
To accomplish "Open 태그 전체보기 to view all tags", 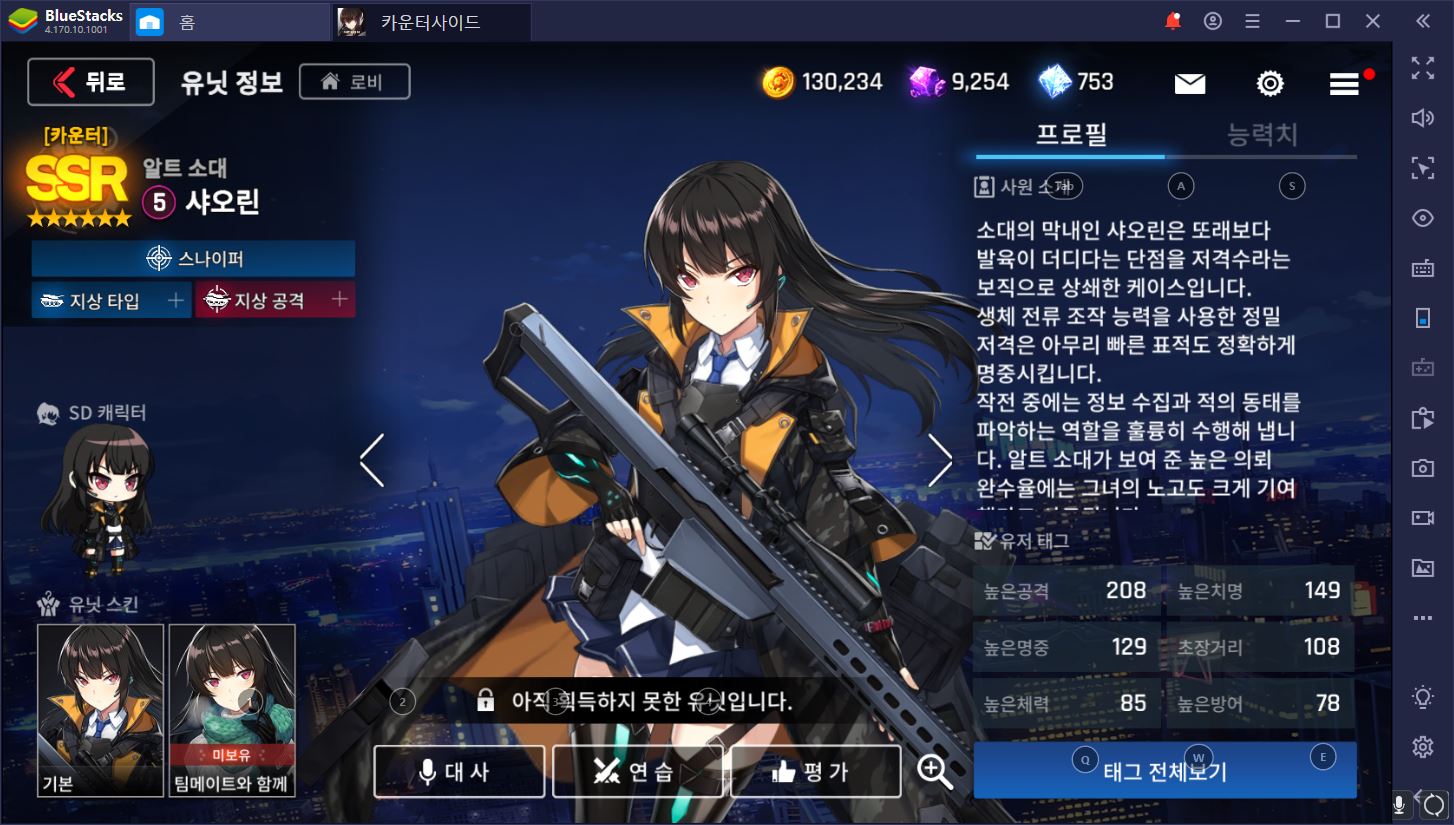I will pos(1164,770).
